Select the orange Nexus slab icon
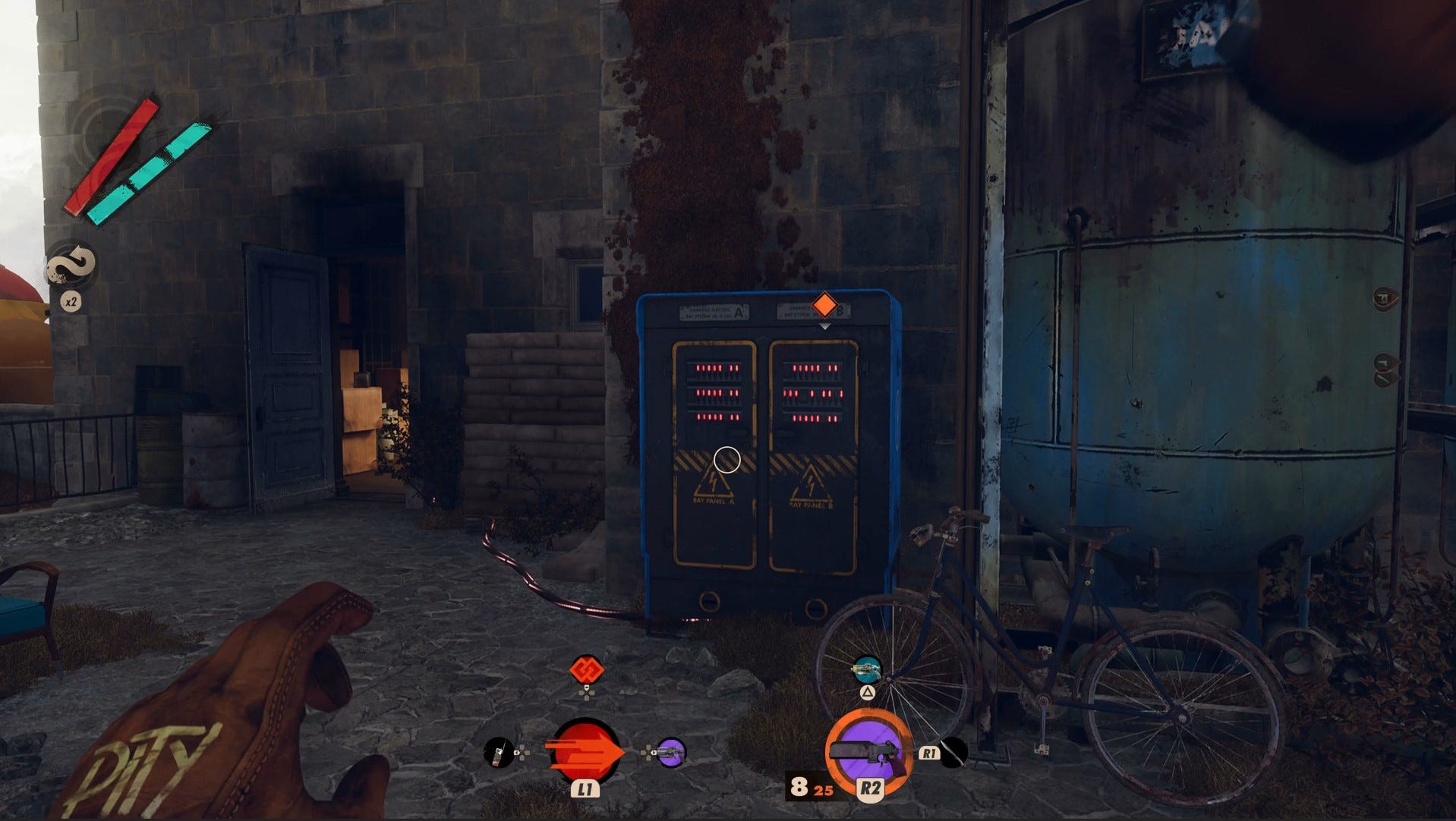The height and width of the screenshot is (821, 1456). coord(586,670)
